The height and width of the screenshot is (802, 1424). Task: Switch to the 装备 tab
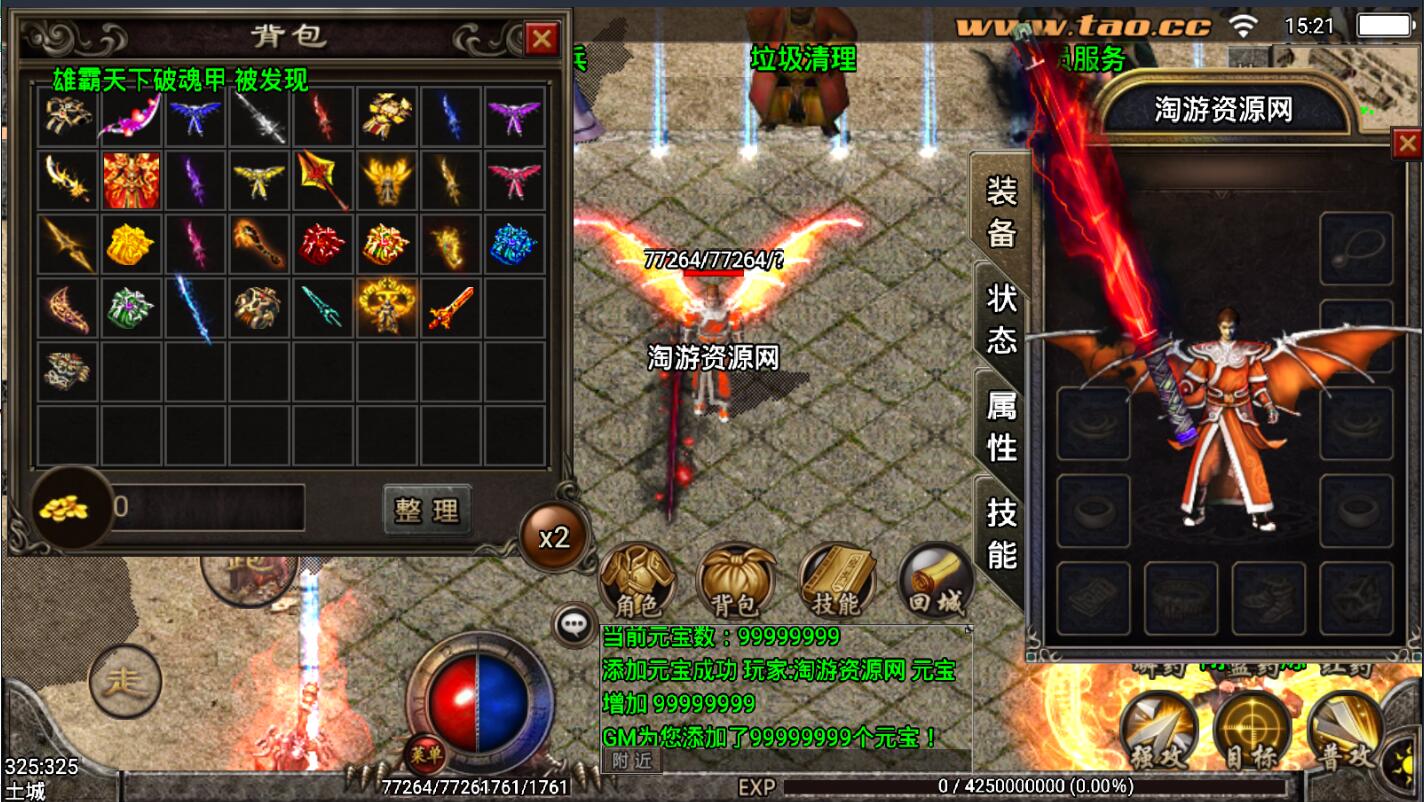[x=1001, y=210]
